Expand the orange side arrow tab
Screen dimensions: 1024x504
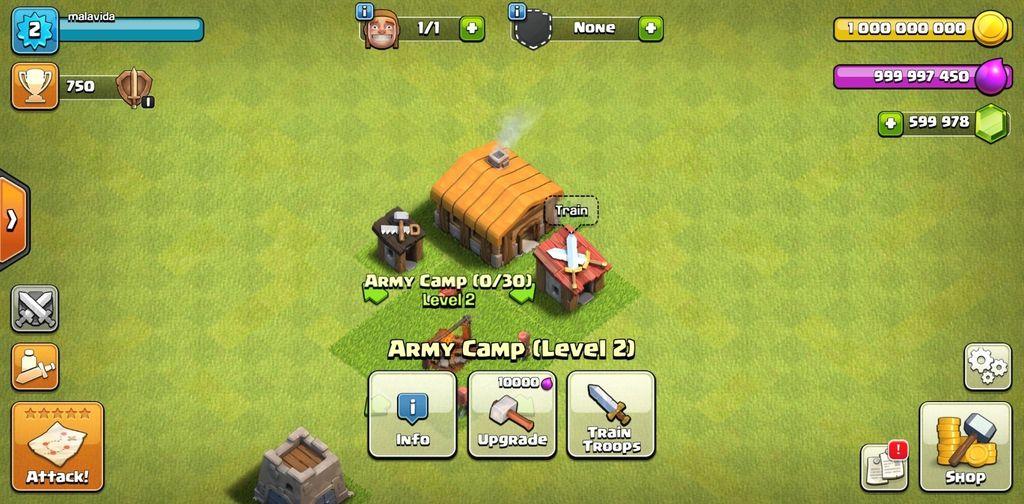pyautogui.click(x=13, y=220)
